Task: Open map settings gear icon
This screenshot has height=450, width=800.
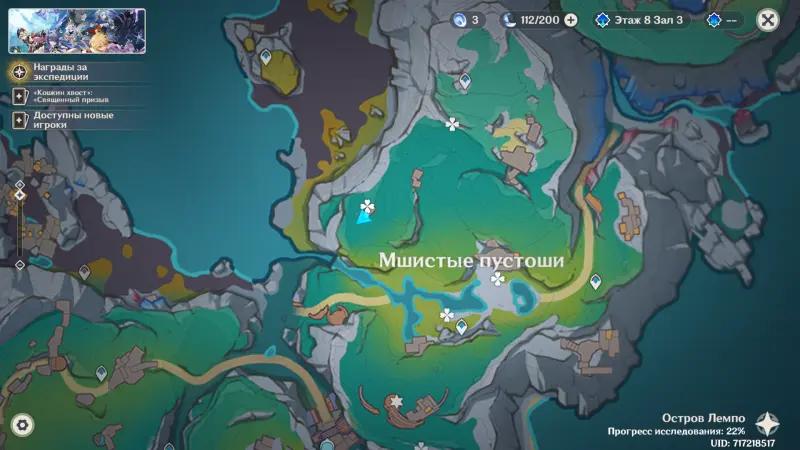Action: tap(21, 425)
